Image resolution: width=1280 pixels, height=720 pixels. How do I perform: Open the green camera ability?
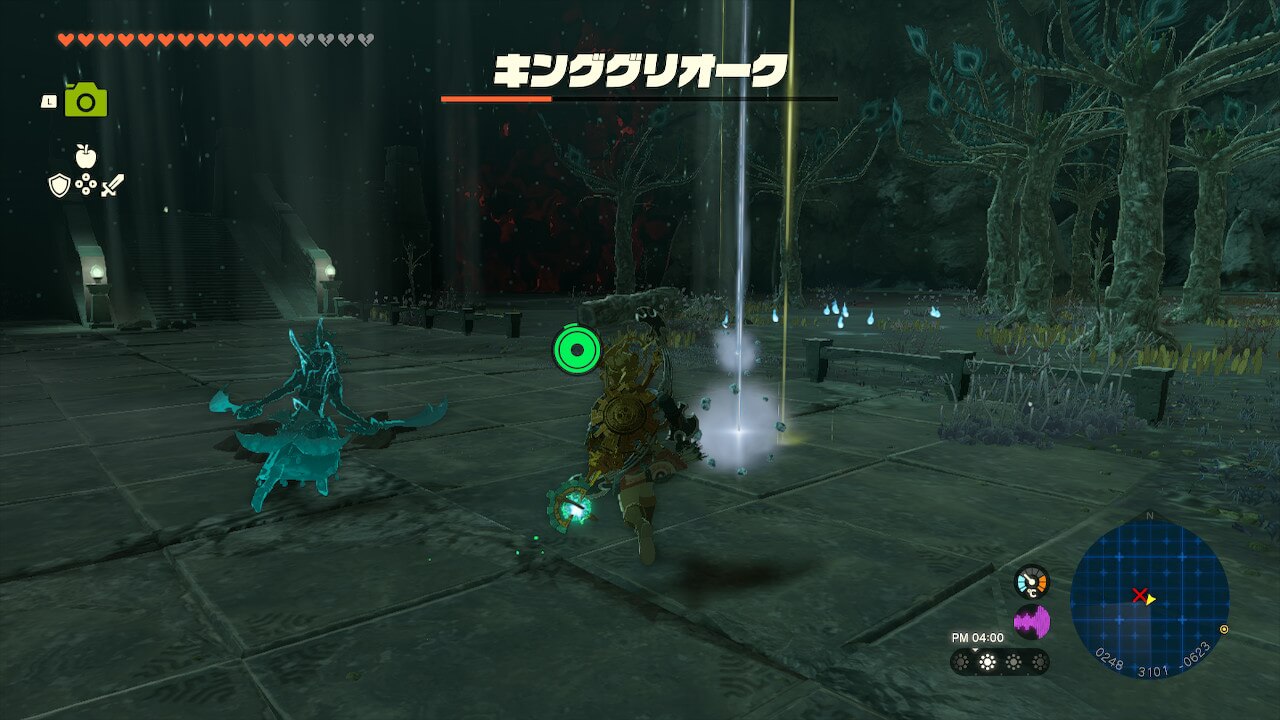pyautogui.click(x=86, y=100)
